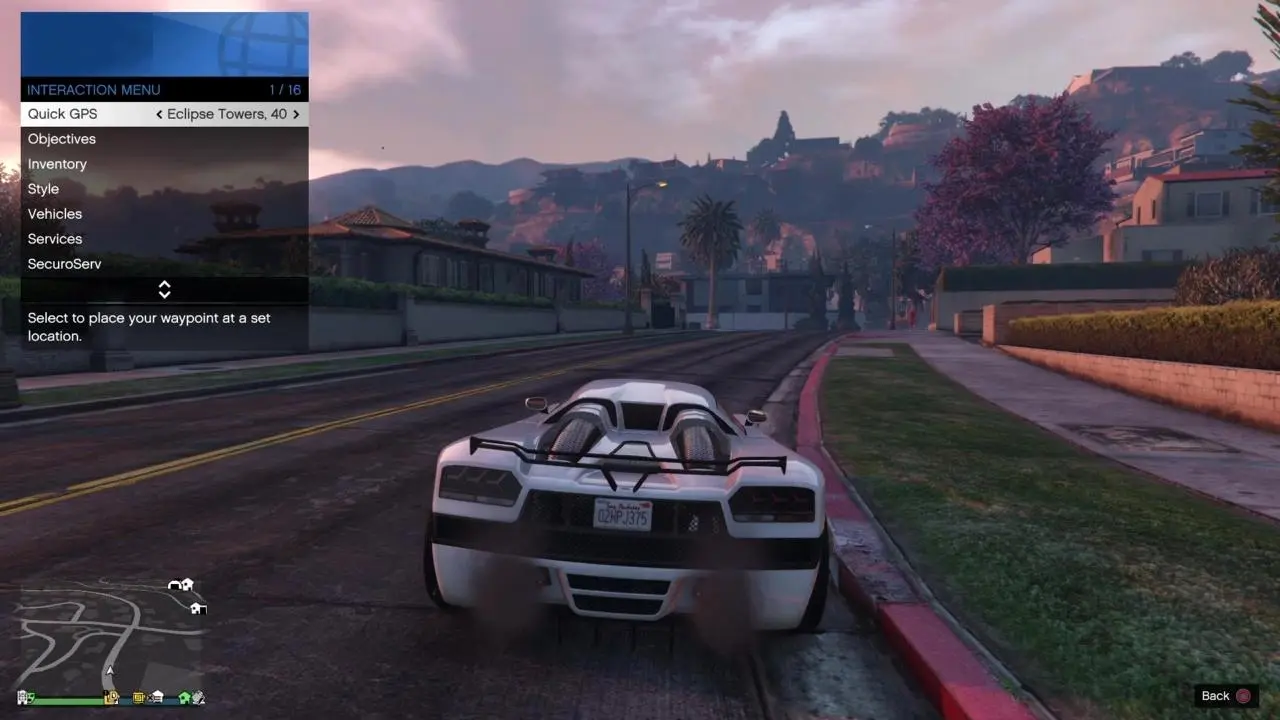Image resolution: width=1280 pixels, height=720 pixels.
Task: Click the left arrow beside Eclipse Towers, 40
Action: tap(160, 114)
